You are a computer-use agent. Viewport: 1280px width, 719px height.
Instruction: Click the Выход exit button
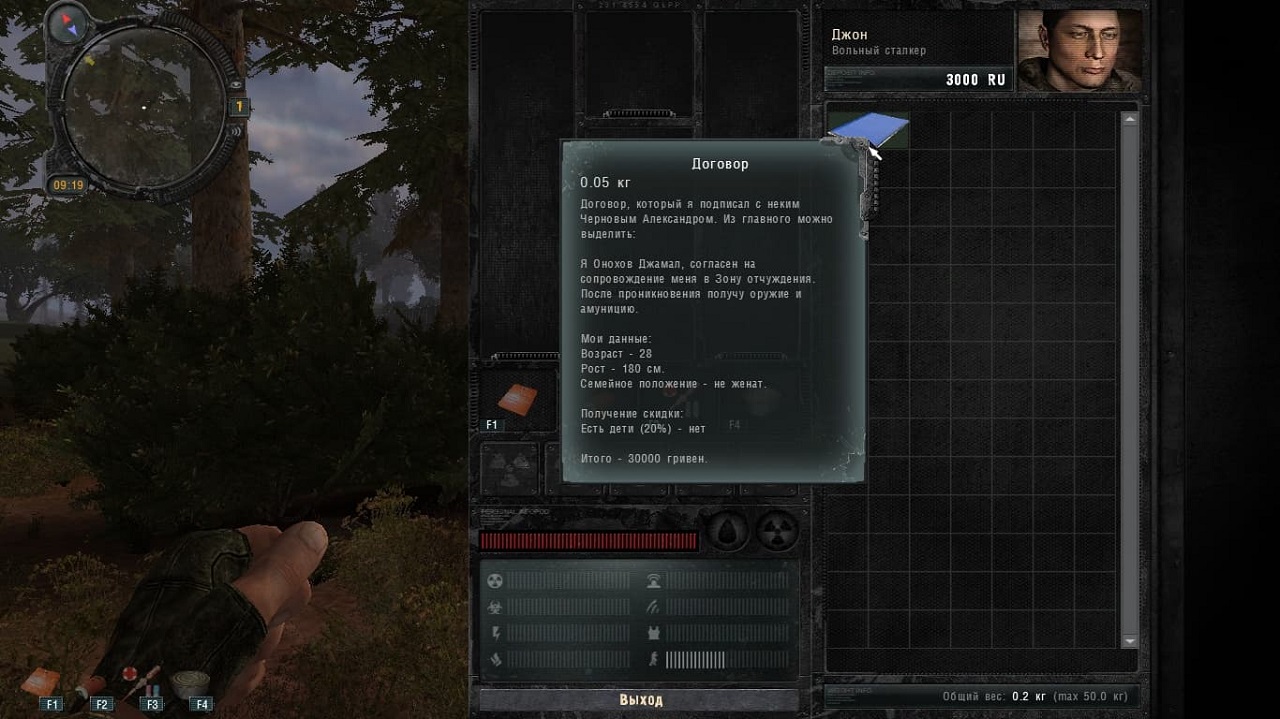640,700
